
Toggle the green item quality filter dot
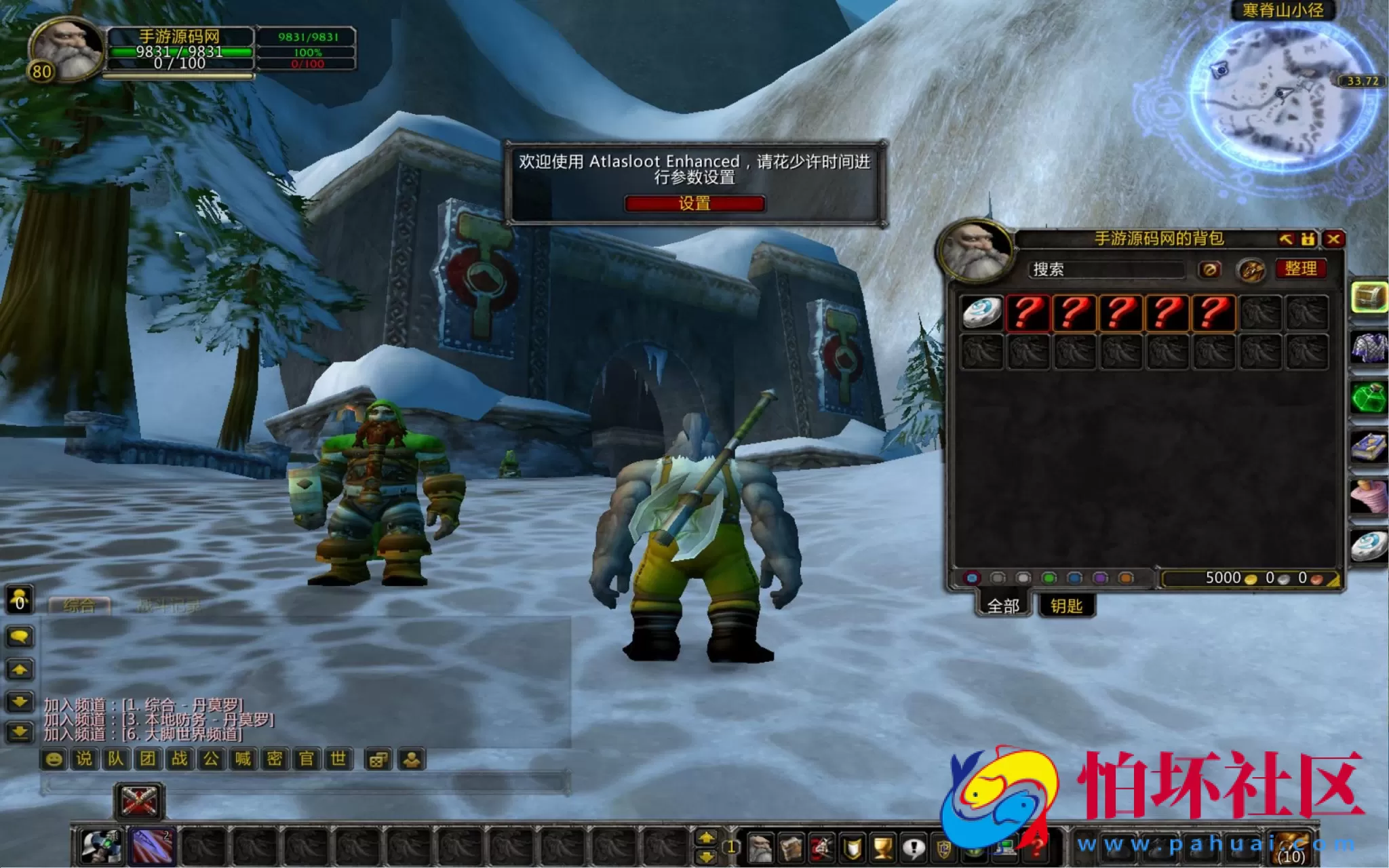tap(1049, 578)
